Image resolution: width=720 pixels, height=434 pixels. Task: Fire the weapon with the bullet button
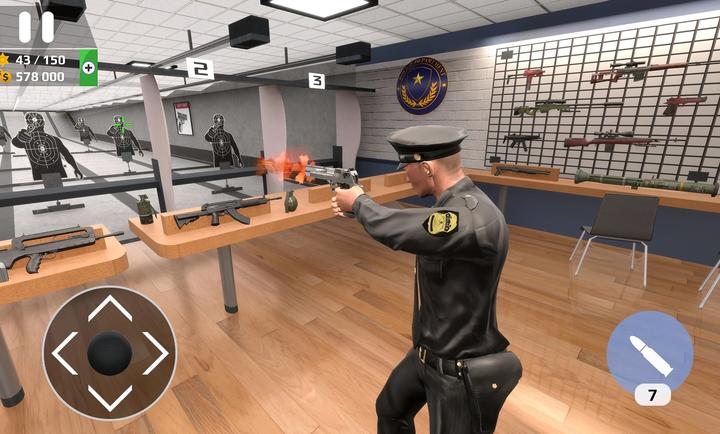click(649, 351)
